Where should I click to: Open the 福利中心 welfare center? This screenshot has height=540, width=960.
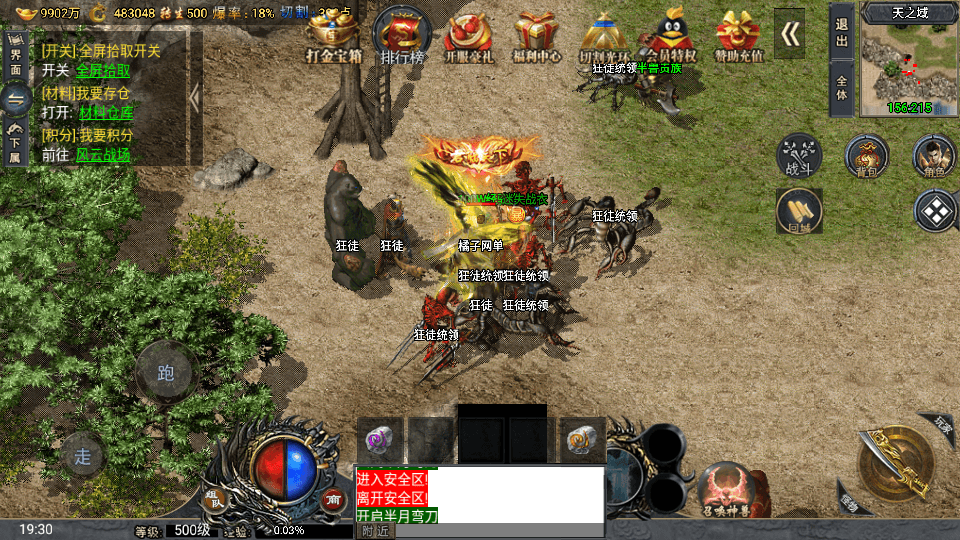coord(537,35)
